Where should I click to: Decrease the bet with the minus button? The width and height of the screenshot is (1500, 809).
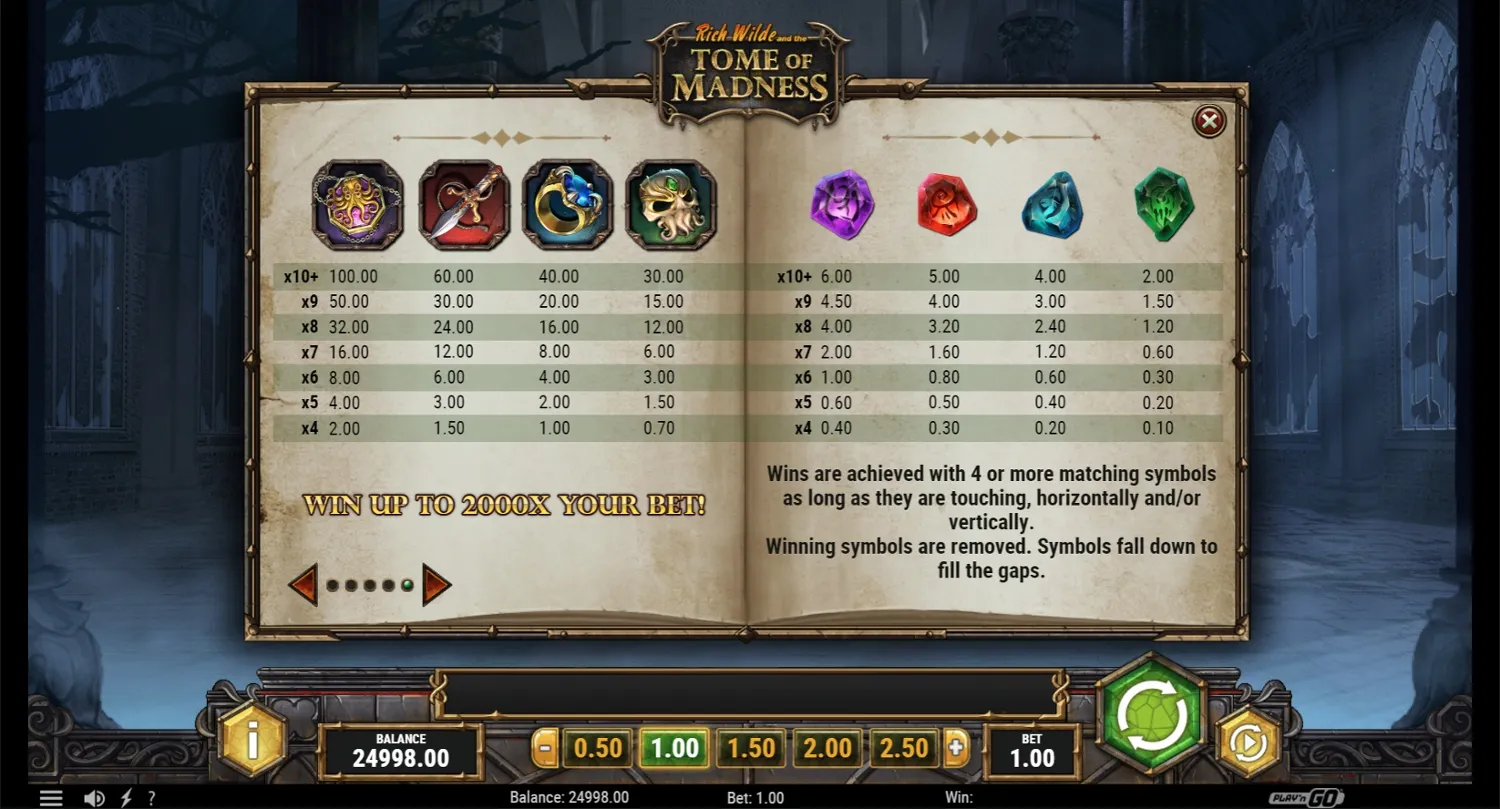coord(544,747)
